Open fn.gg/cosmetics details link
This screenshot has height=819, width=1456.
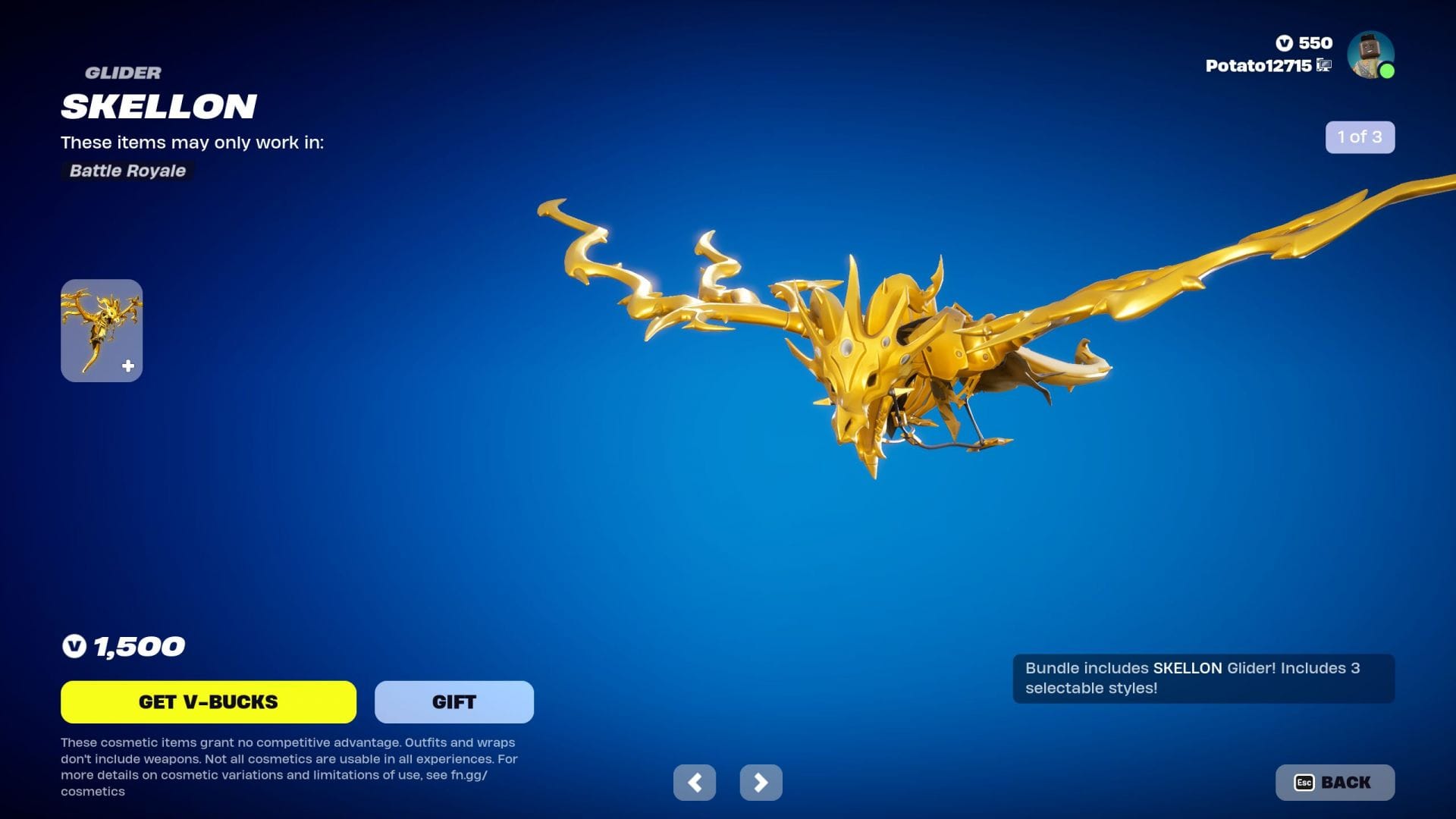point(468,776)
